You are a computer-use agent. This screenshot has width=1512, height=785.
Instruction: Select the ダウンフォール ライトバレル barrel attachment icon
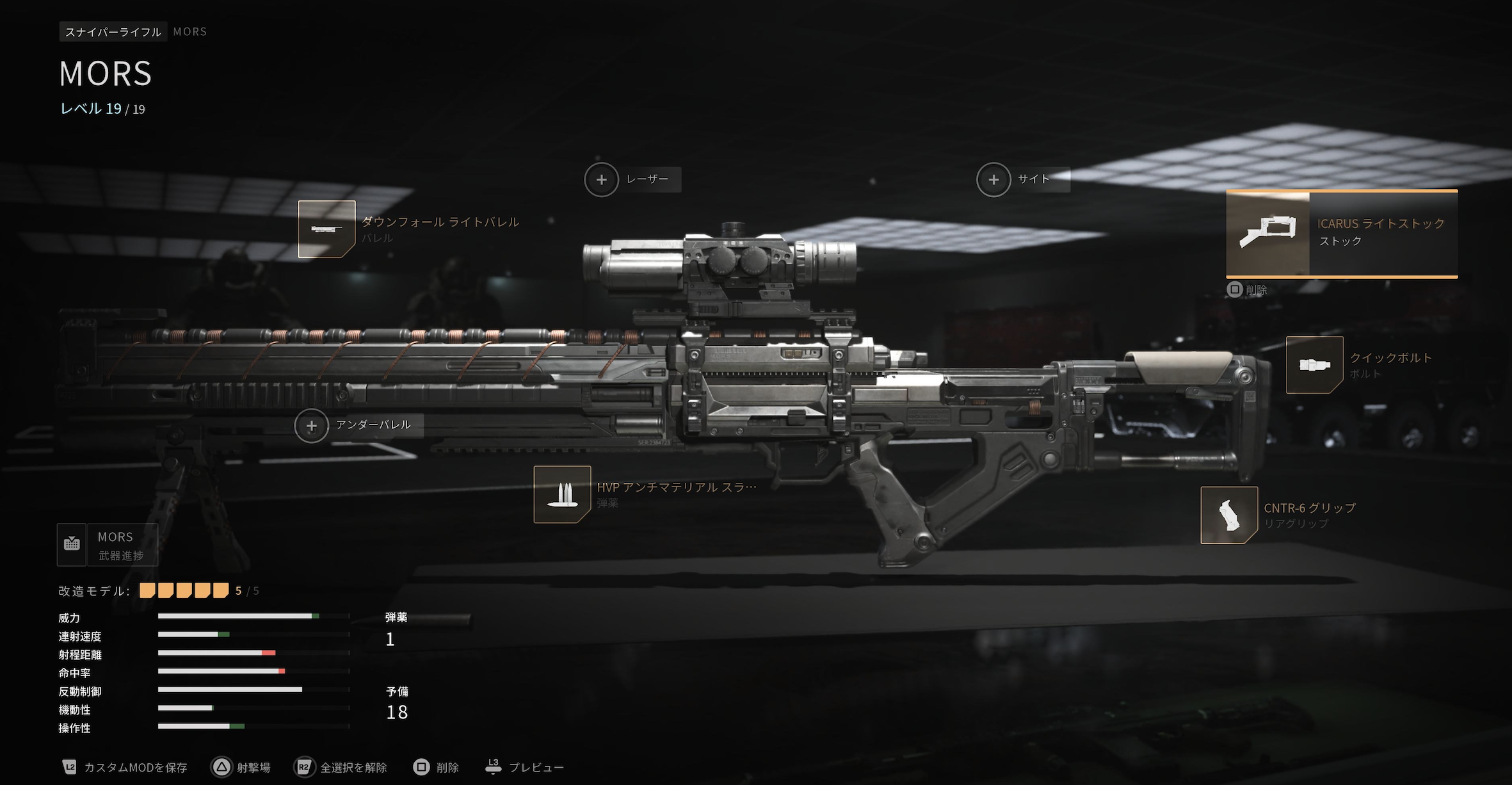[x=326, y=228]
